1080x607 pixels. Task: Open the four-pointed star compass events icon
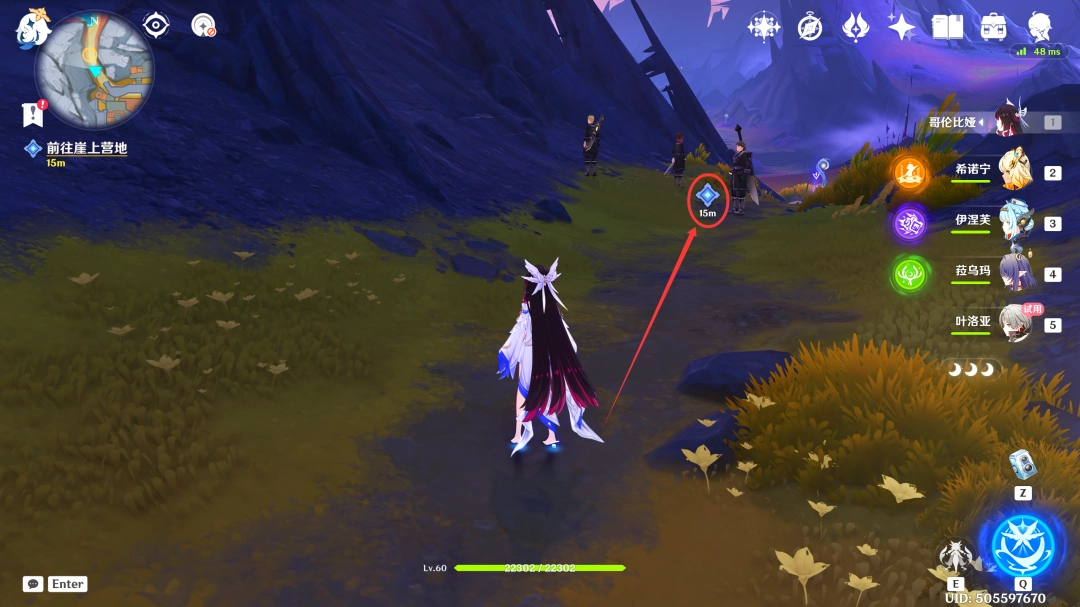[764, 27]
